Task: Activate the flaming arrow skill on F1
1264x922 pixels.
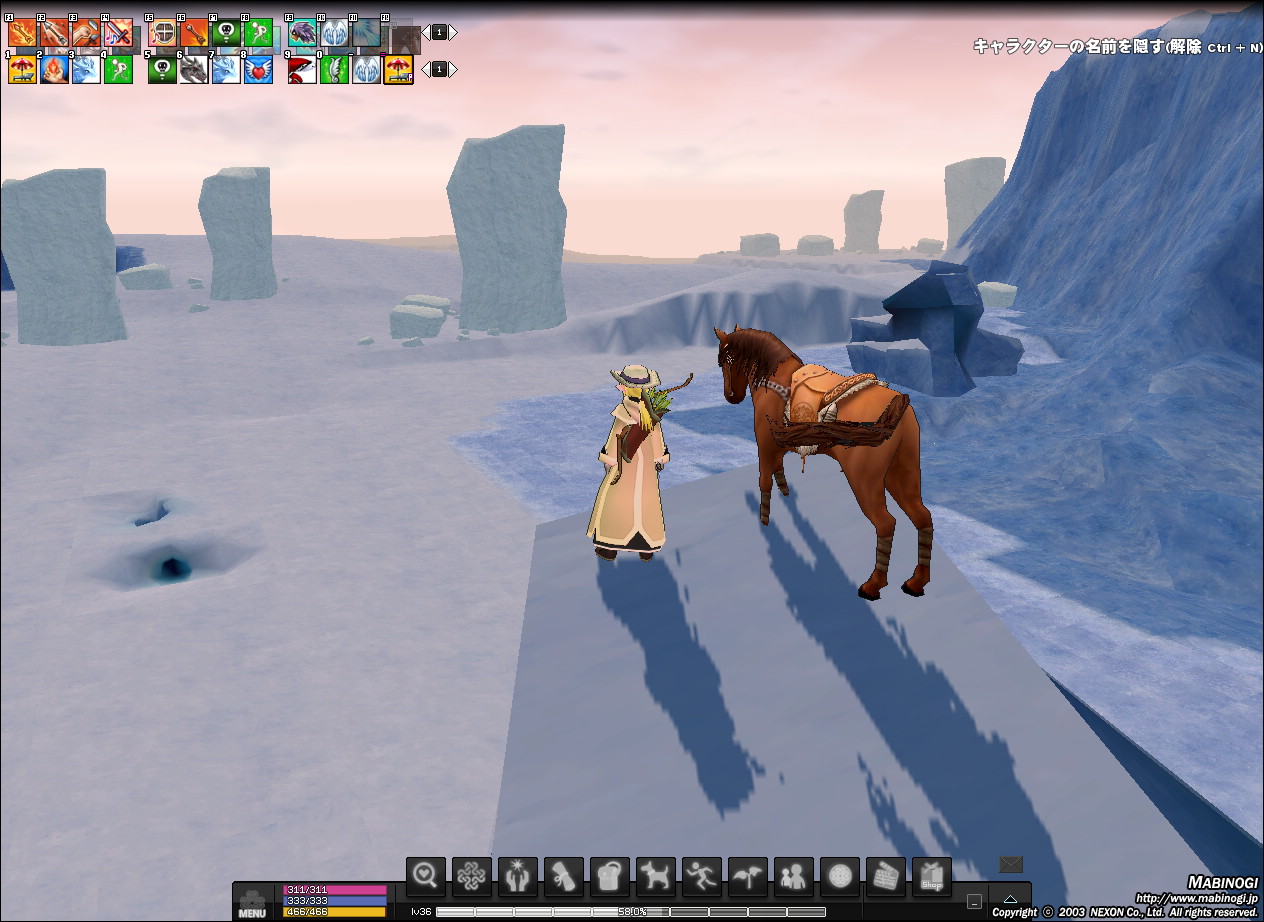Action: tap(22, 33)
